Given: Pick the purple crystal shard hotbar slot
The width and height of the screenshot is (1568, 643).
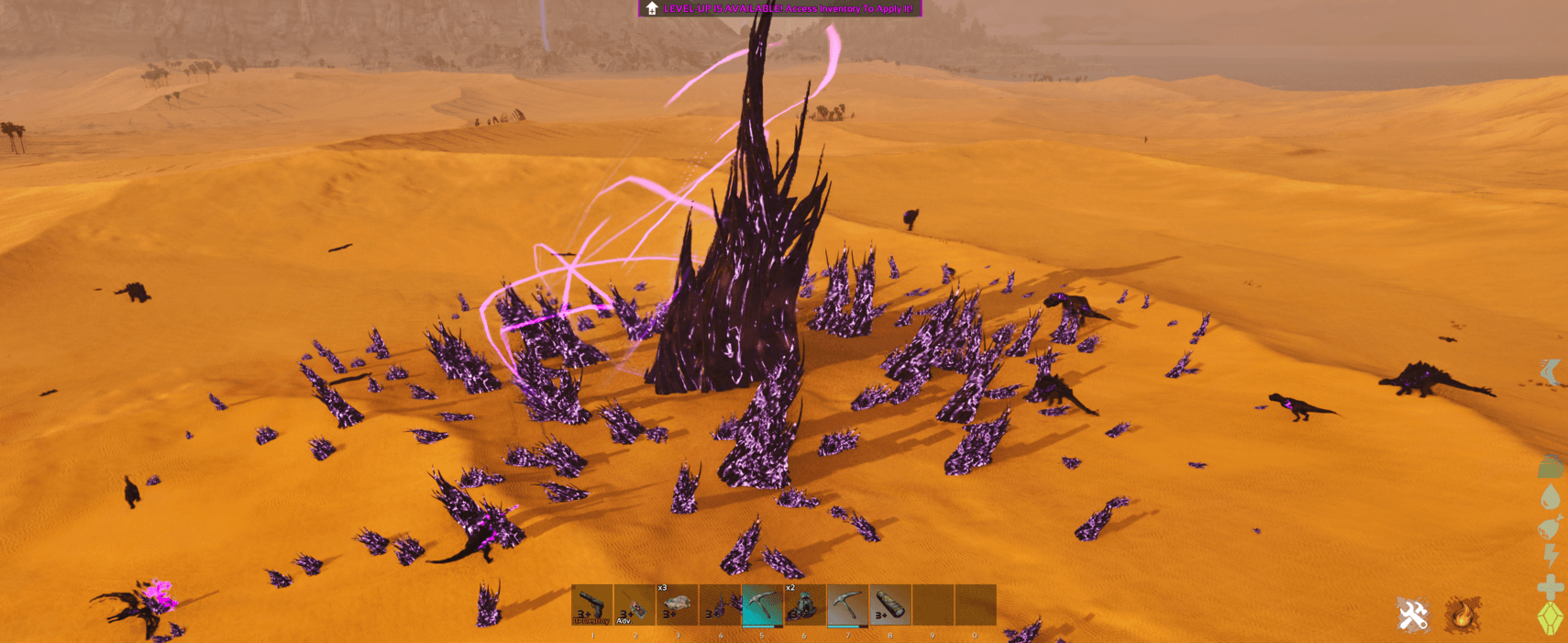Looking at the screenshot, I should tap(720, 605).
